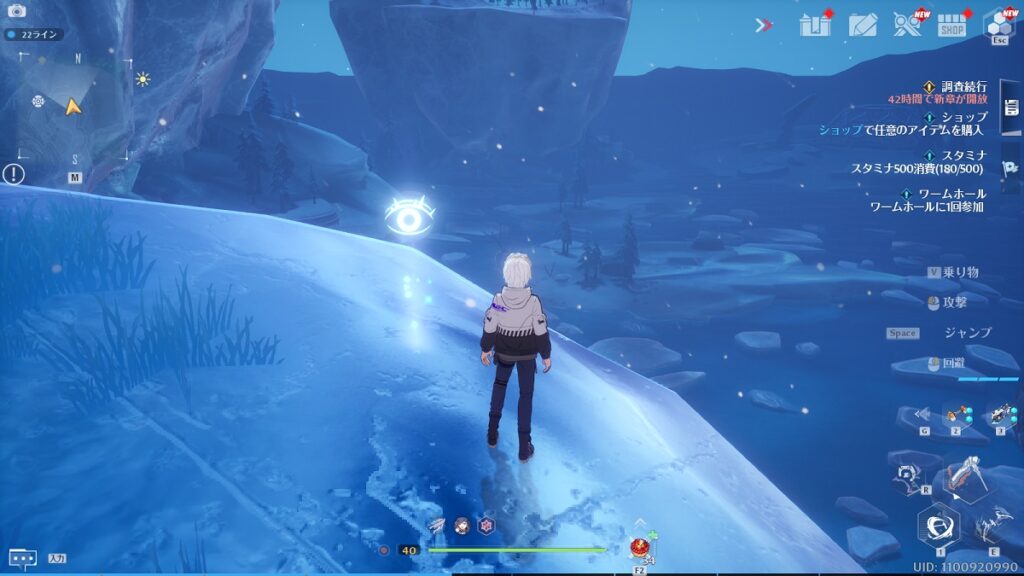Open the camera photo mode

coord(16,11)
